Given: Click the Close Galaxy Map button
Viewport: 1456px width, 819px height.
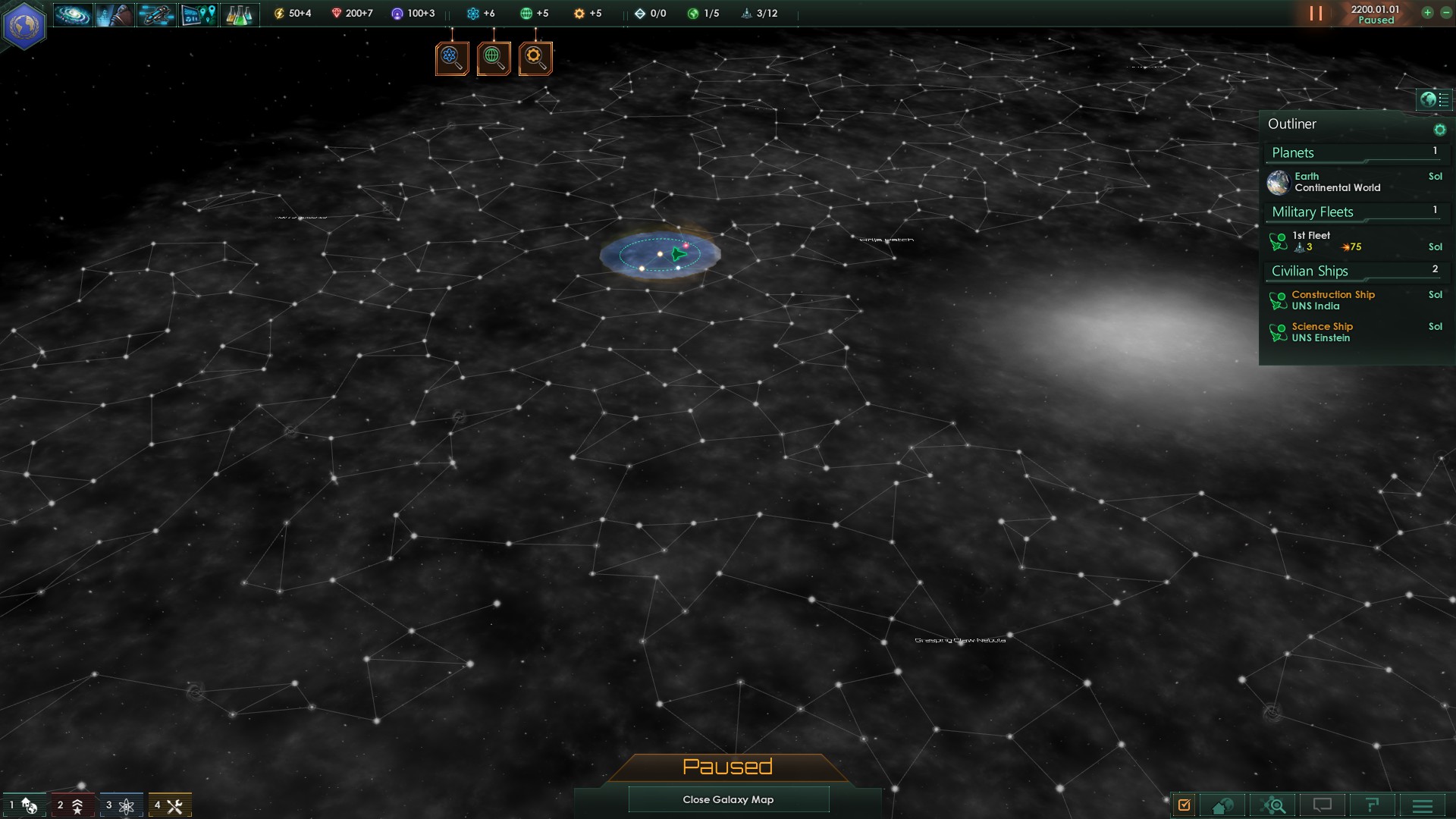Looking at the screenshot, I should click(728, 799).
